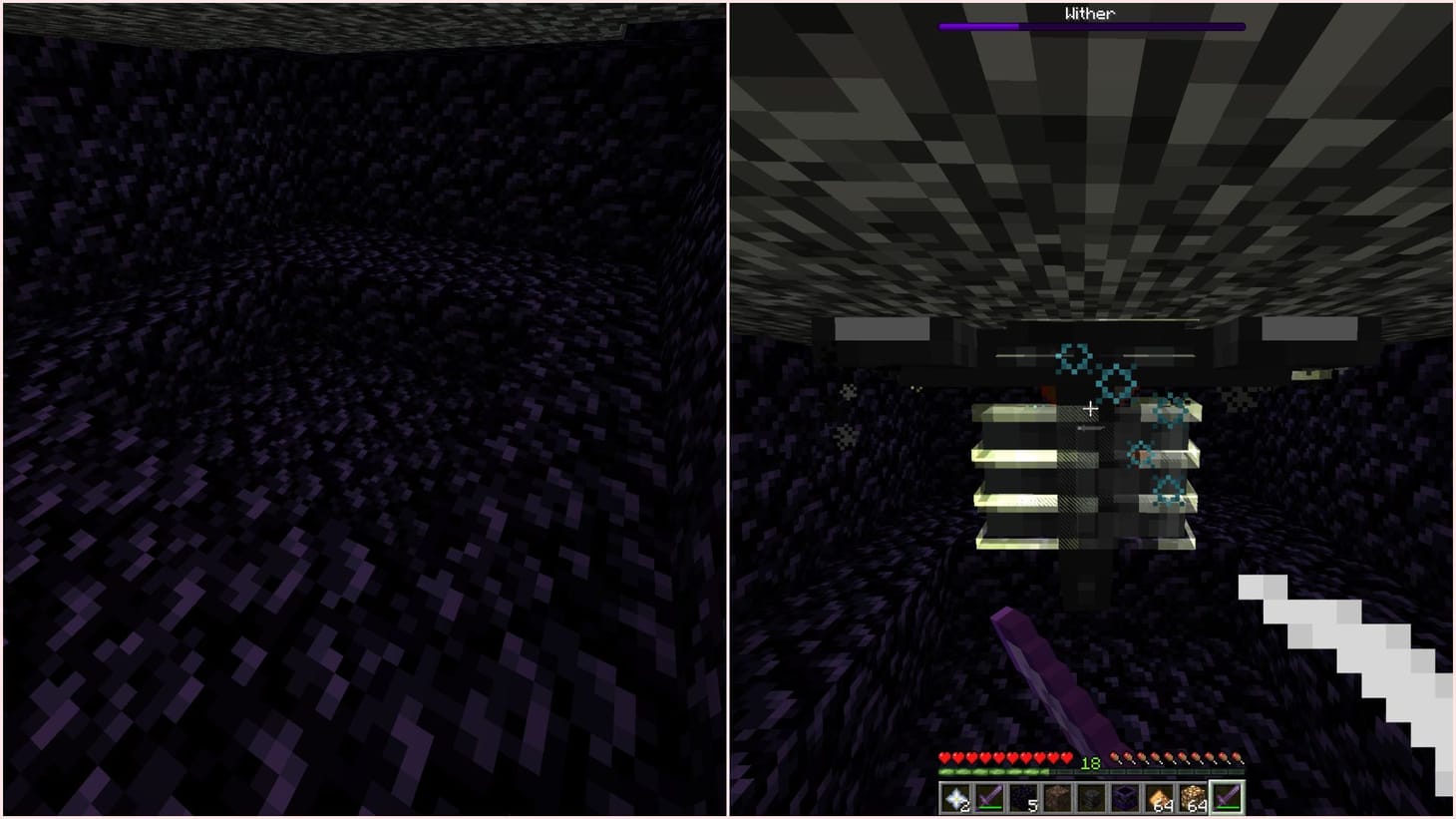Click the experience level number 18
The height and width of the screenshot is (819, 1456).
(x=1091, y=762)
